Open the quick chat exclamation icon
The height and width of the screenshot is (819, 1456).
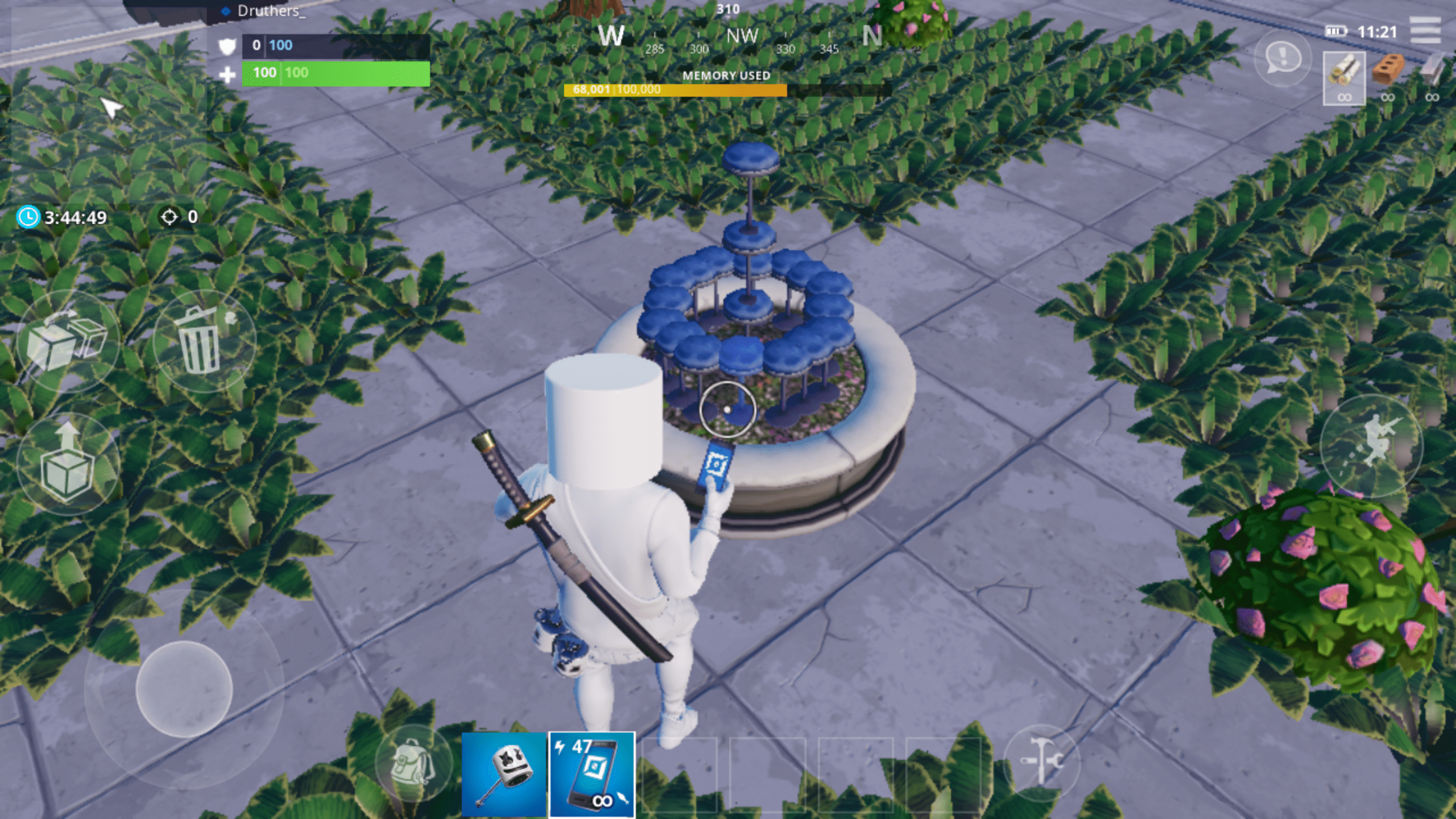[1282, 59]
